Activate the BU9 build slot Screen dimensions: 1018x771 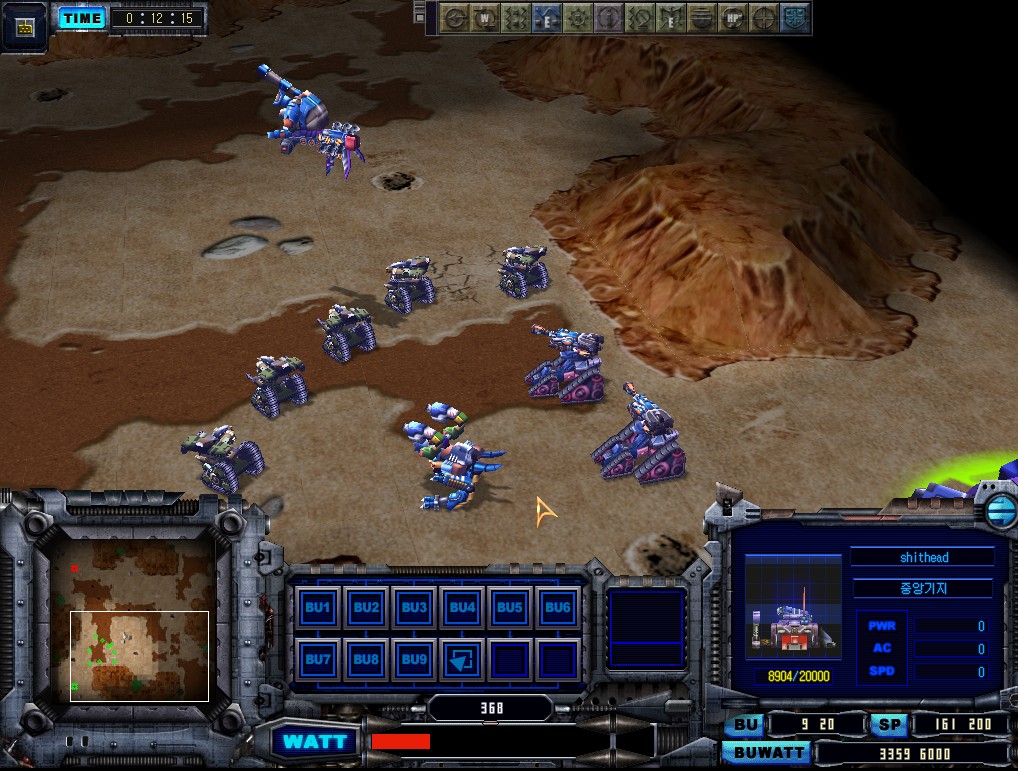[x=414, y=659]
